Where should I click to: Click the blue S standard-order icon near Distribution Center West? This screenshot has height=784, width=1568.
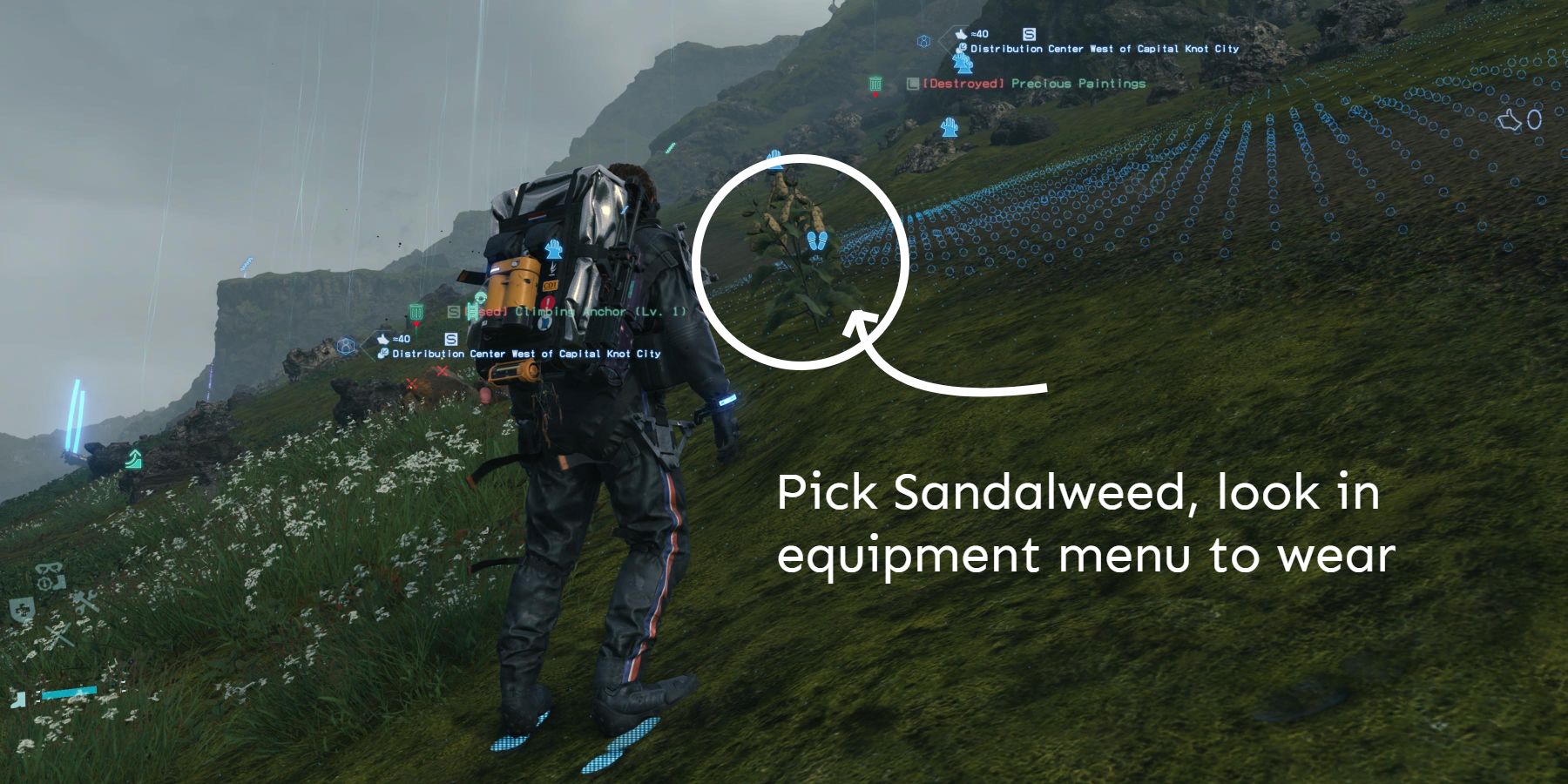coord(452,340)
